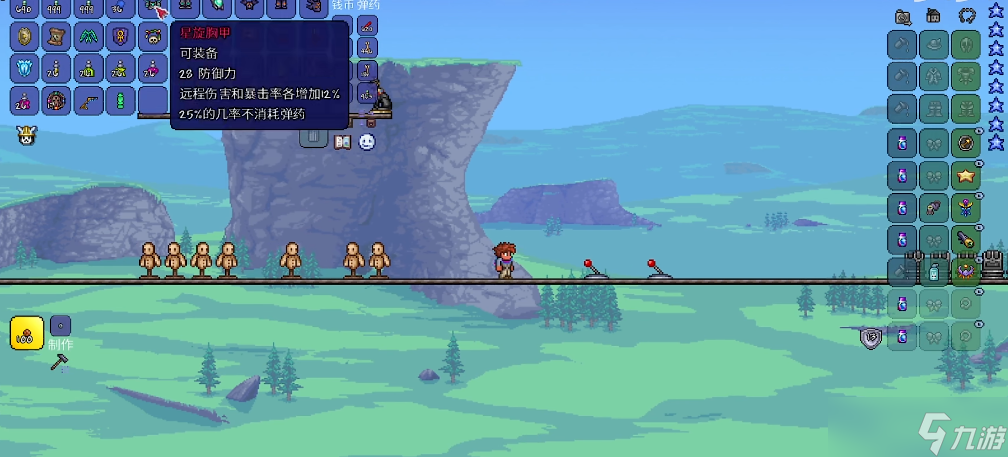This screenshot has width=1008, height=457.
Task: Choose the purple ankh shield slot
Action: click(x=121, y=38)
